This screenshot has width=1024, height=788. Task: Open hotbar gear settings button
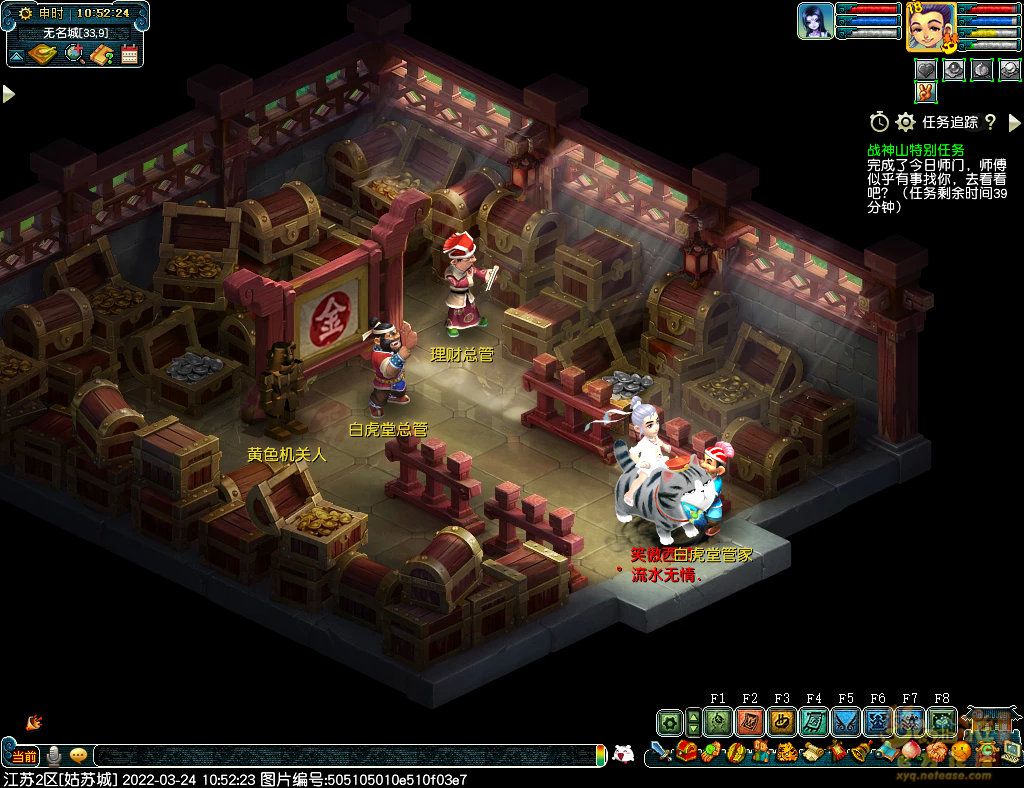pos(669,721)
